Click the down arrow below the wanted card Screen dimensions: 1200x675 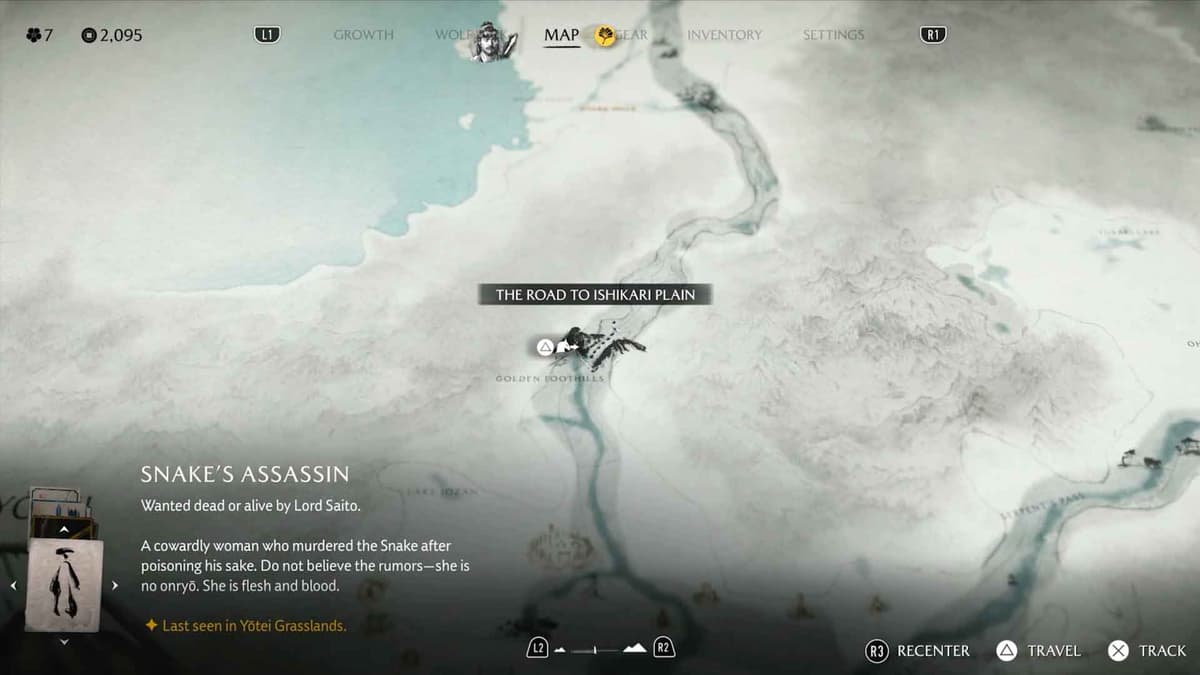click(64, 641)
